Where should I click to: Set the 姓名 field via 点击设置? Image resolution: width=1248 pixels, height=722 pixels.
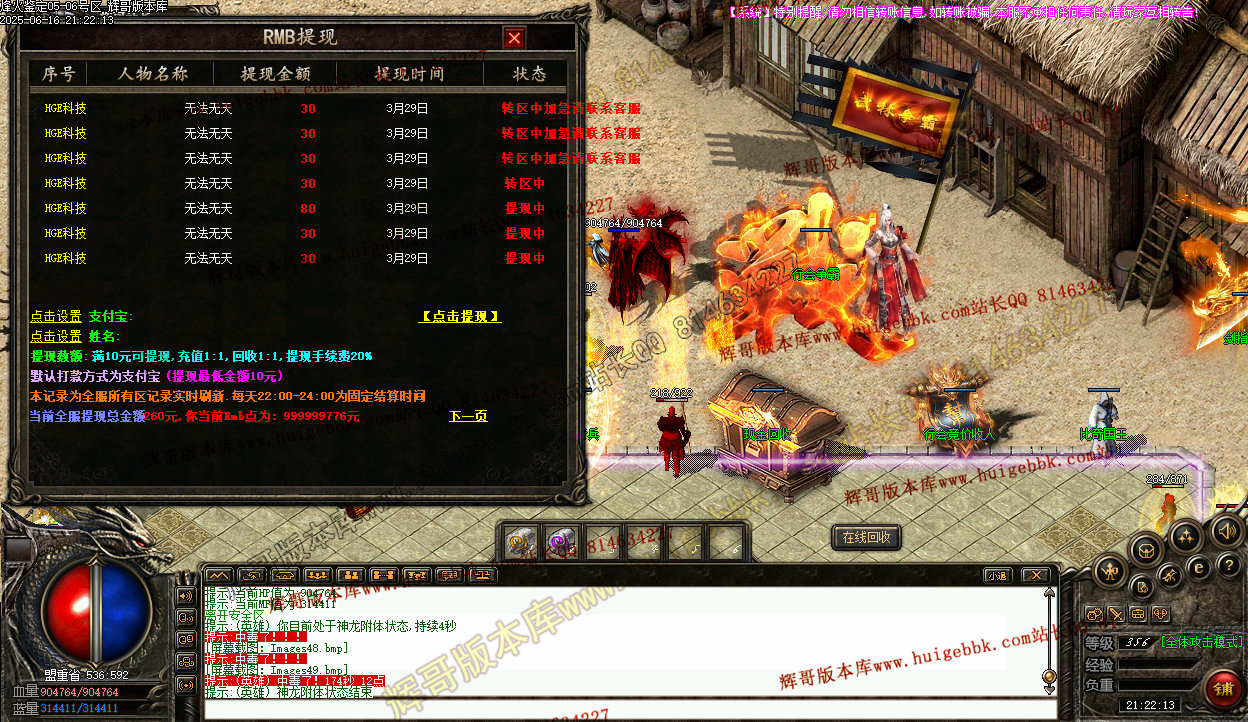point(56,336)
